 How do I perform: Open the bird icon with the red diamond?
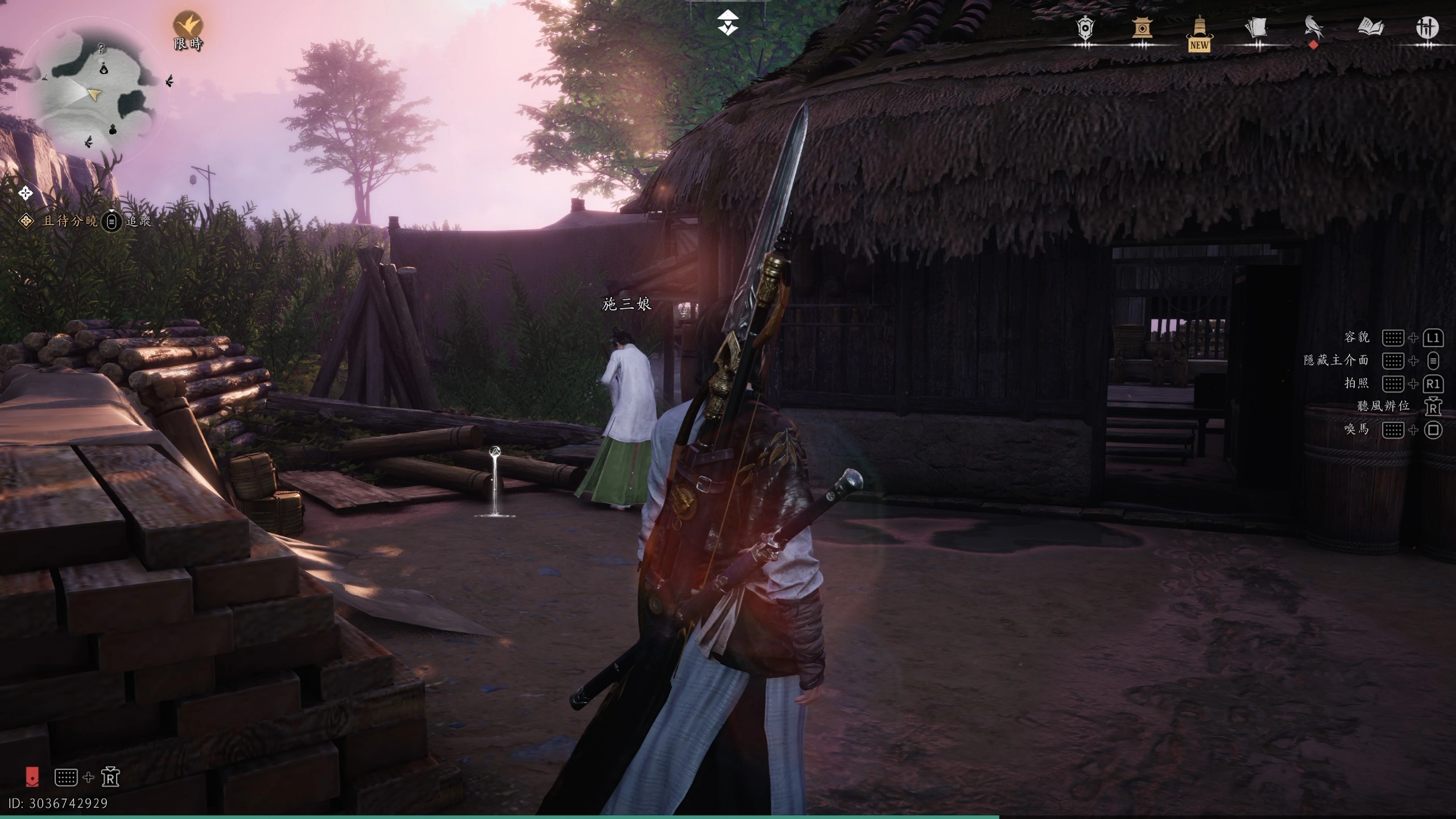(x=1313, y=28)
